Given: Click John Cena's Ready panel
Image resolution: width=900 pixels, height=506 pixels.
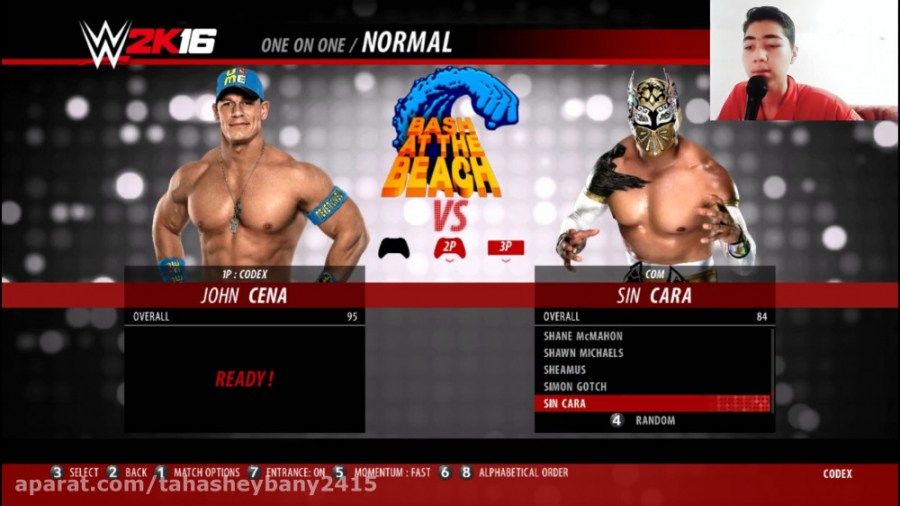Looking at the screenshot, I should pyautogui.click(x=244, y=379).
